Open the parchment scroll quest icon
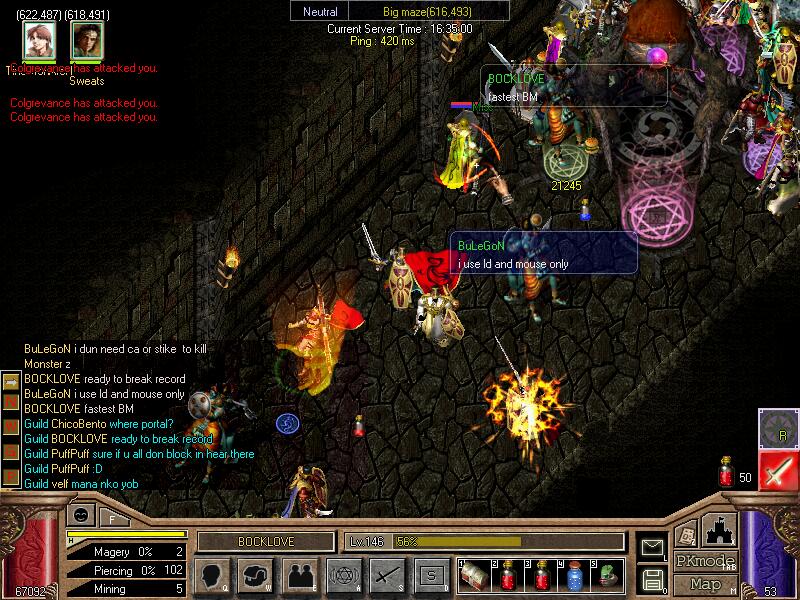This screenshot has height=600, width=800. tap(687, 535)
